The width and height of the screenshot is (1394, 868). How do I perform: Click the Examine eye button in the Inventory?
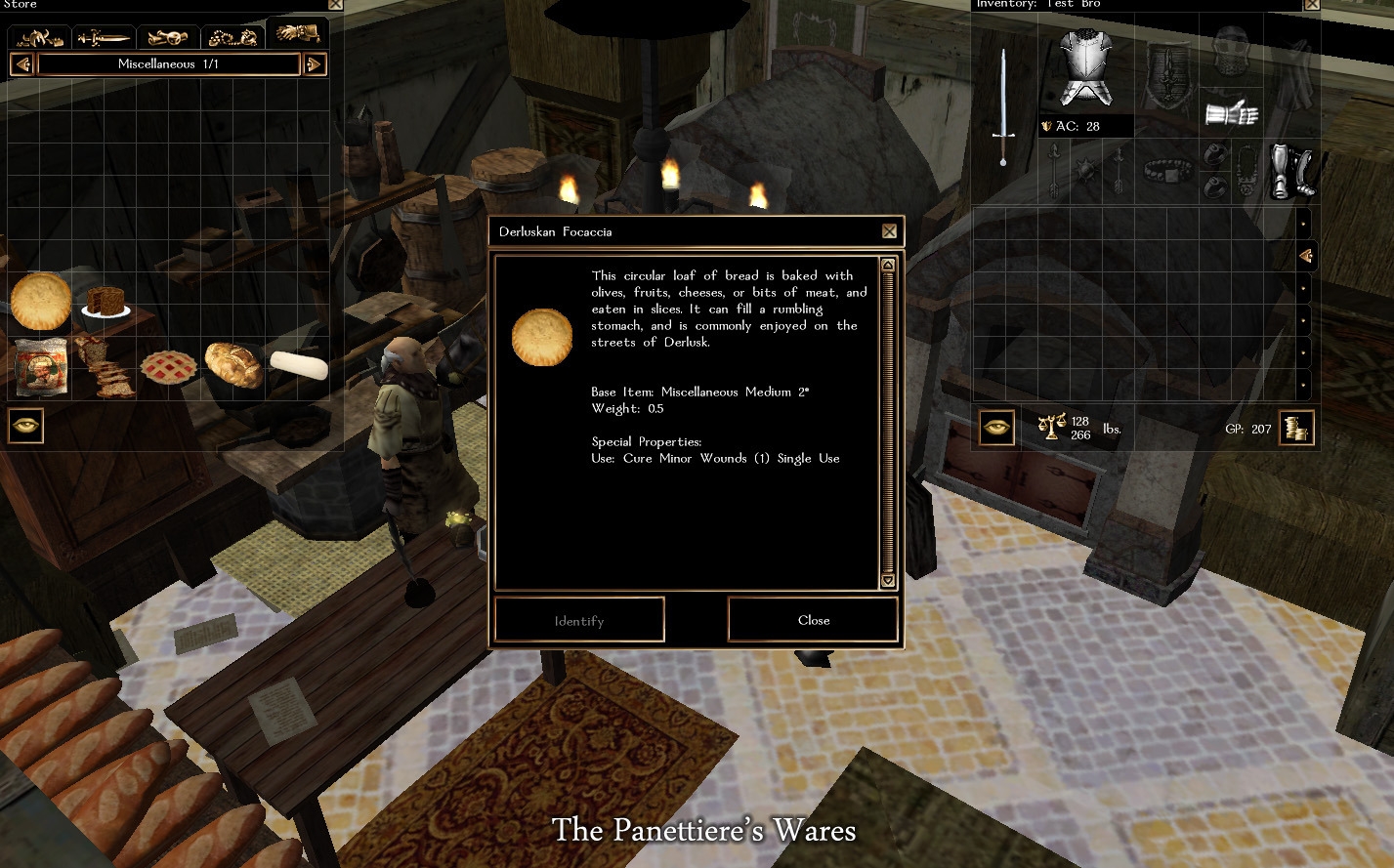click(996, 428)
